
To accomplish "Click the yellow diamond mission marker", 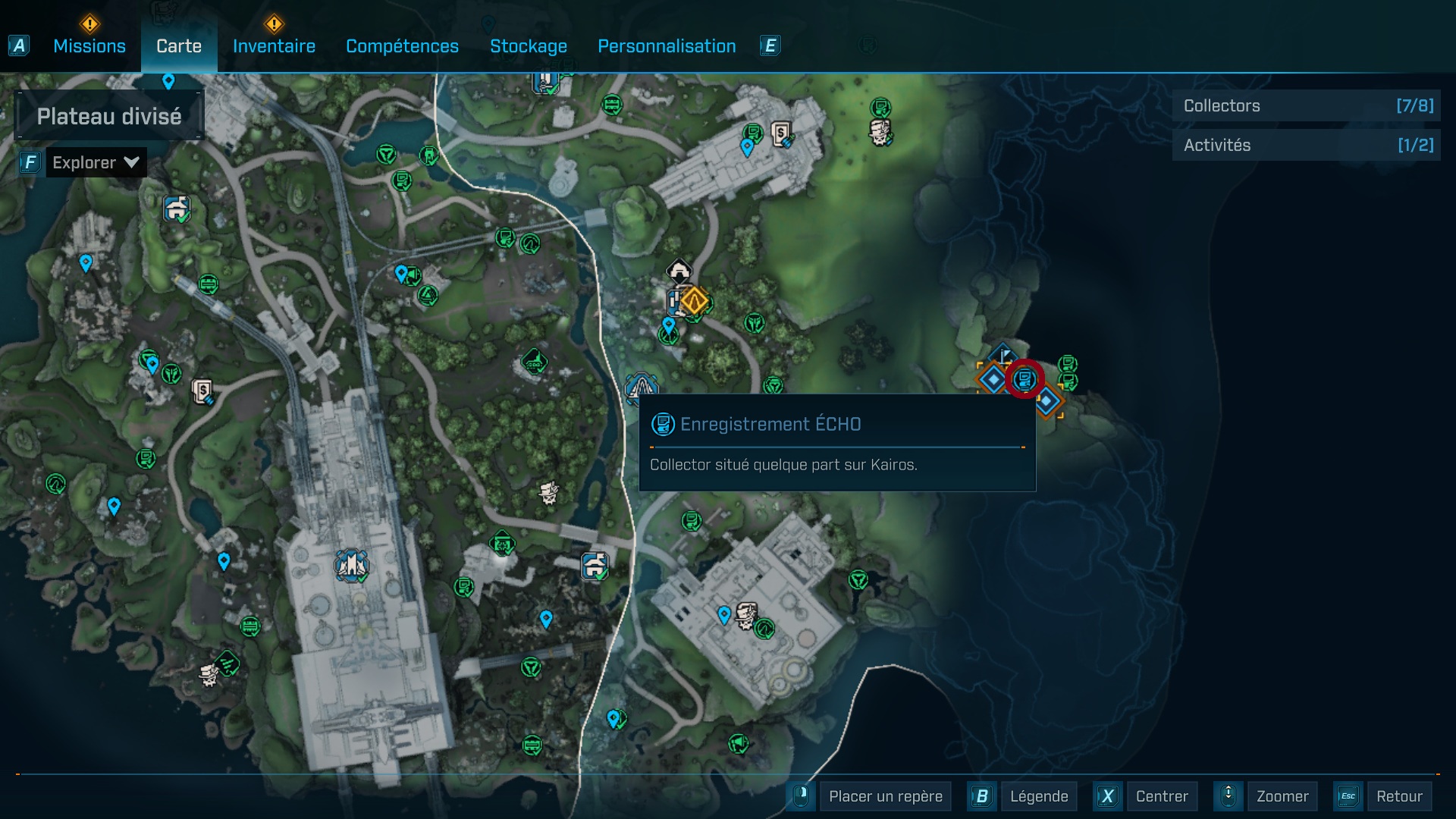I will 693,301.
